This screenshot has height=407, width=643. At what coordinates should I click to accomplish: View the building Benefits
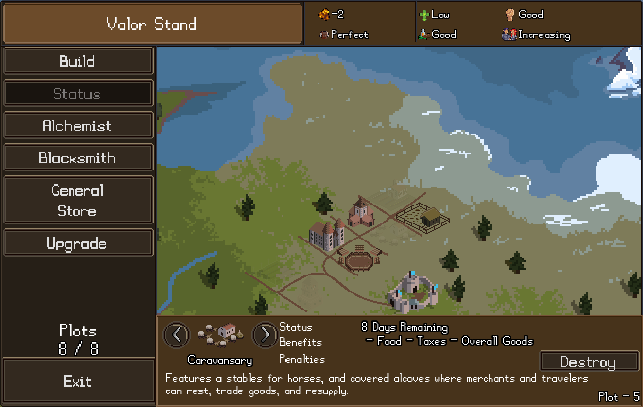coord(300,342)
